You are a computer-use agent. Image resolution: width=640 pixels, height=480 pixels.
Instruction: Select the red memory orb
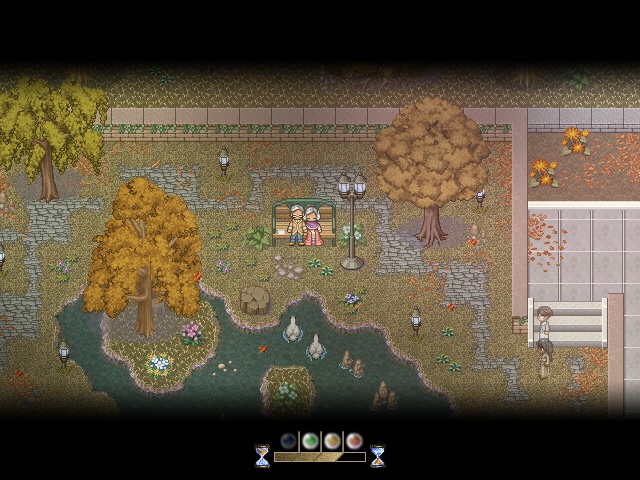(354, 440)
